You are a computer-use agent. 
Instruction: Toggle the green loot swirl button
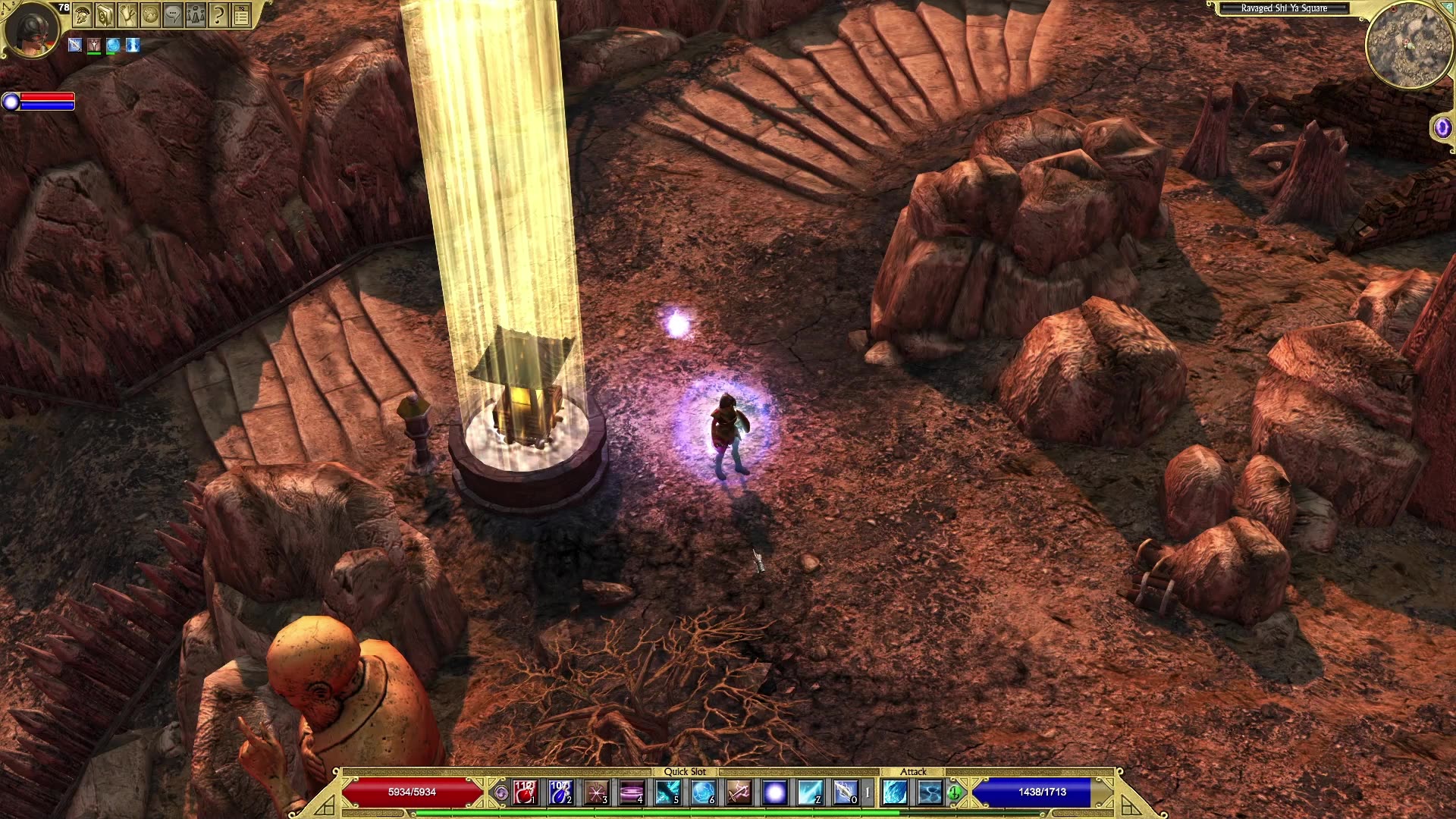click(x=955, y=792)
